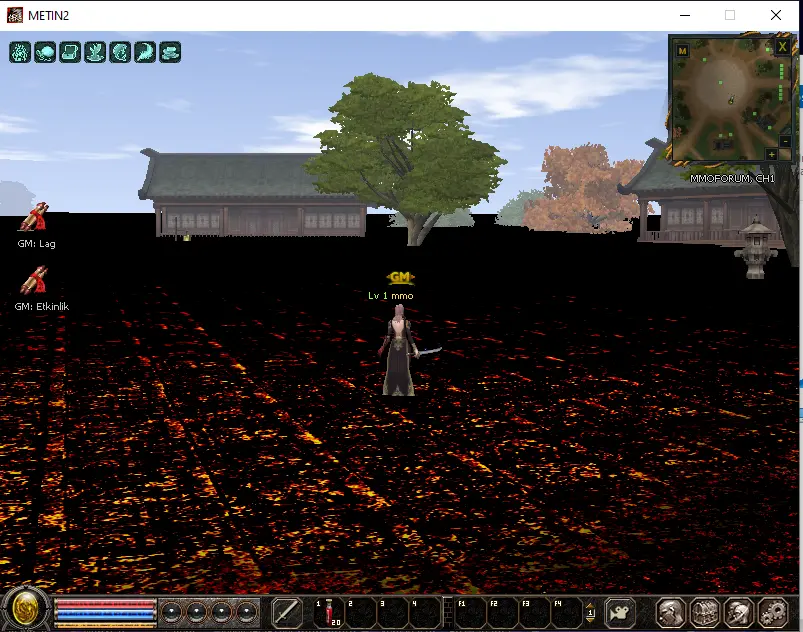Switch quickslot page with the arrow button
The image size is (803, 632).
pos(590,612)
